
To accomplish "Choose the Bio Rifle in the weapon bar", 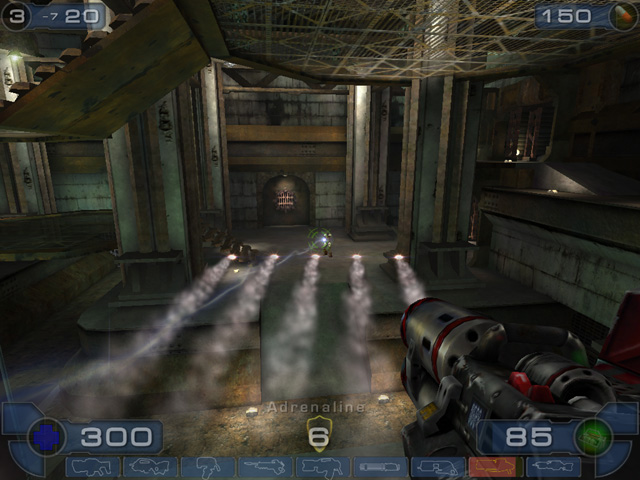I will click(209, 466).
